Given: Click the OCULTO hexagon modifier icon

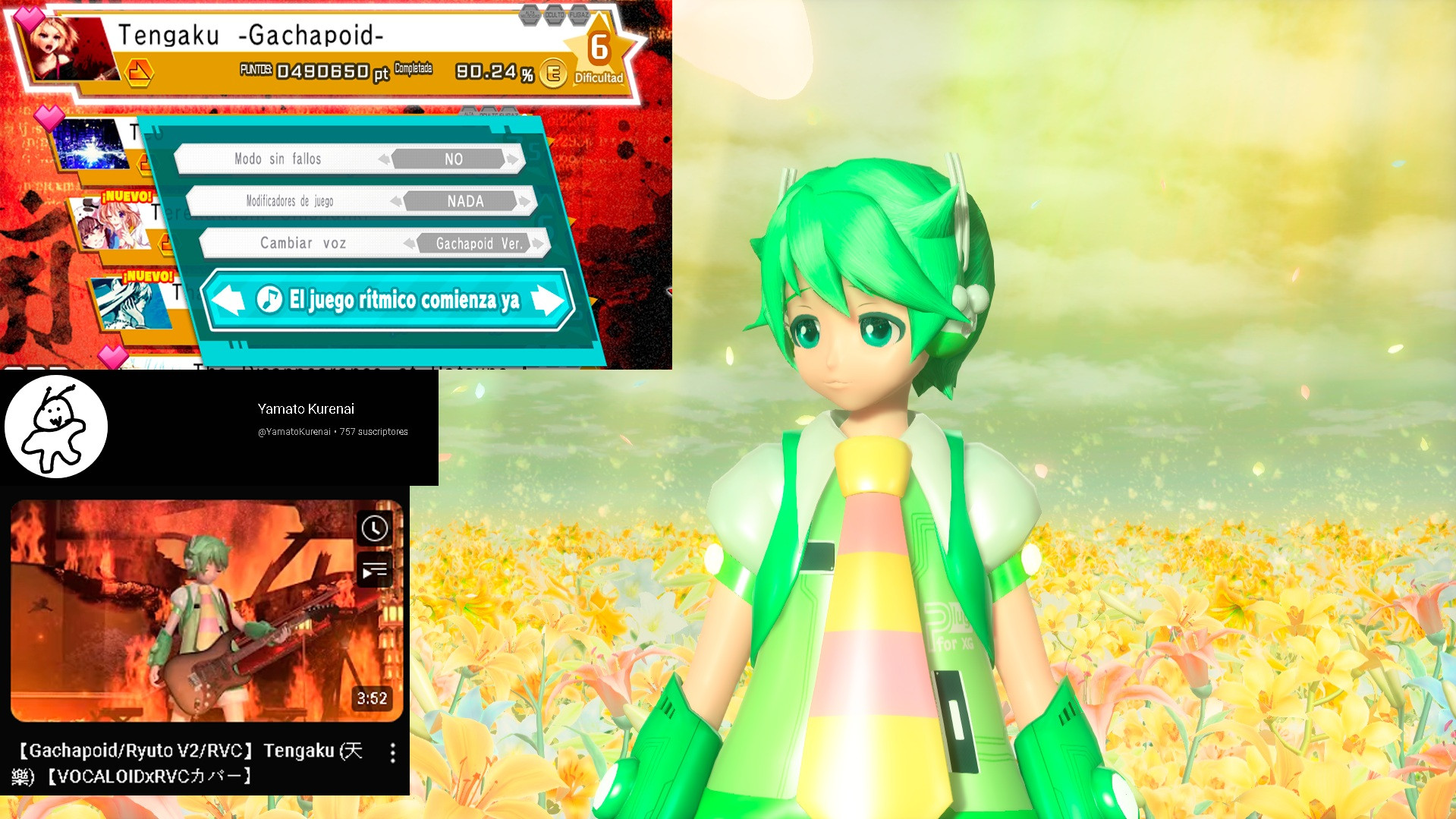Looking at the screenshot, I should (x=555, y=14).
